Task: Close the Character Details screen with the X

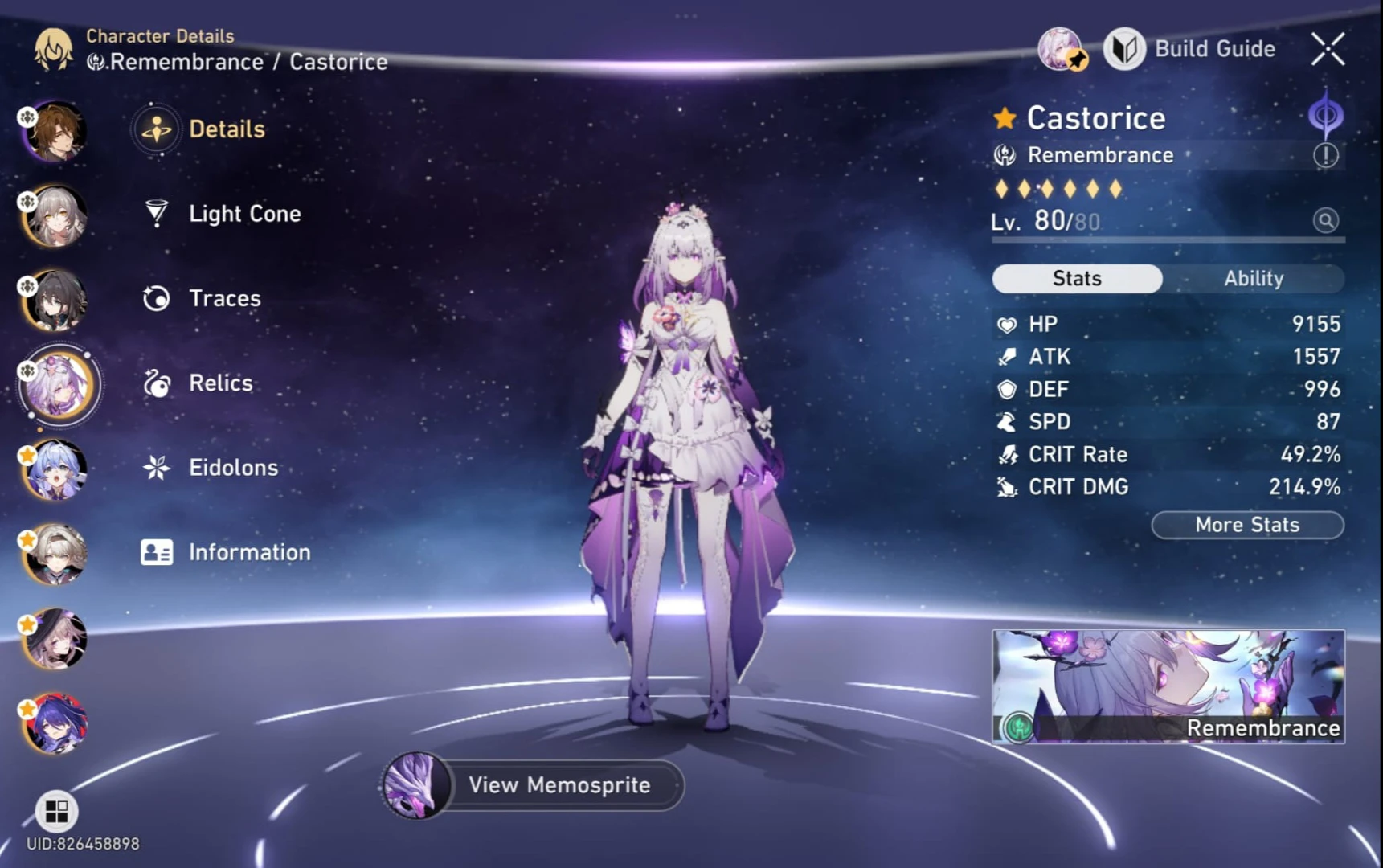Action: (x=1327, y=49)
